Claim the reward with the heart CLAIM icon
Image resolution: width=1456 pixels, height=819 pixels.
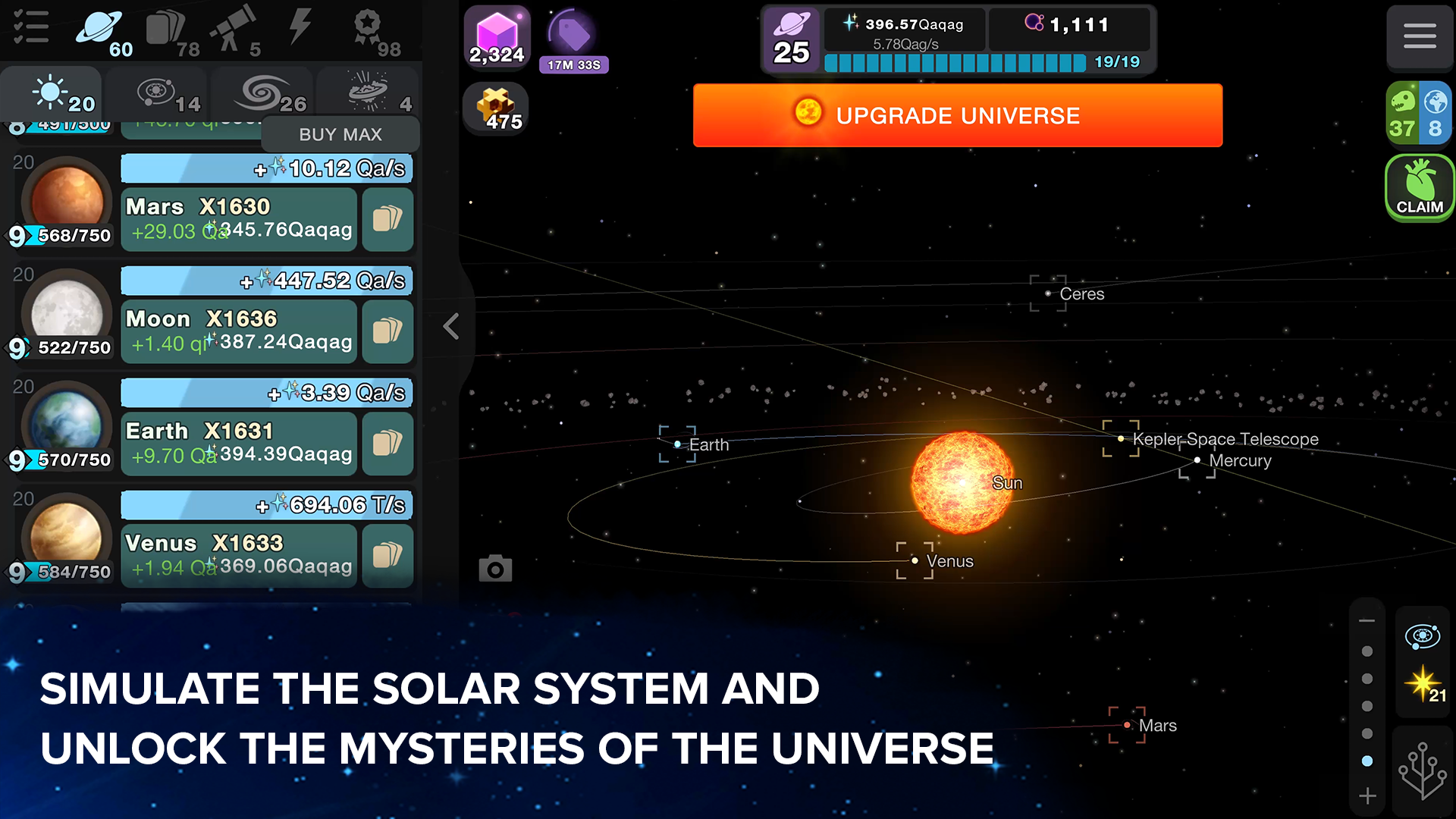[x=1419, y=187]
